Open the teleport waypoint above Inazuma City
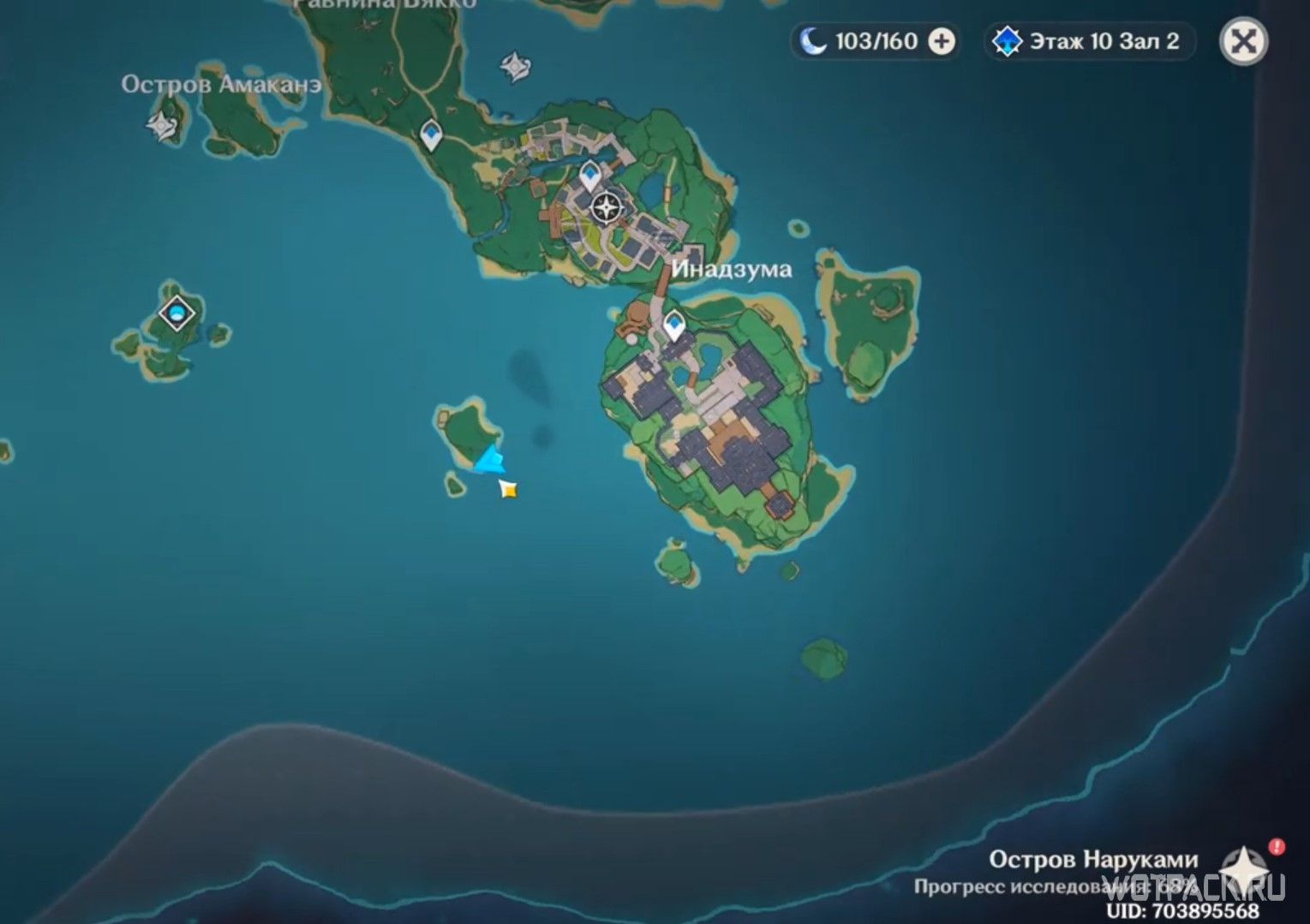This screenshot has height=924, width=1310. tap(589, 172)
